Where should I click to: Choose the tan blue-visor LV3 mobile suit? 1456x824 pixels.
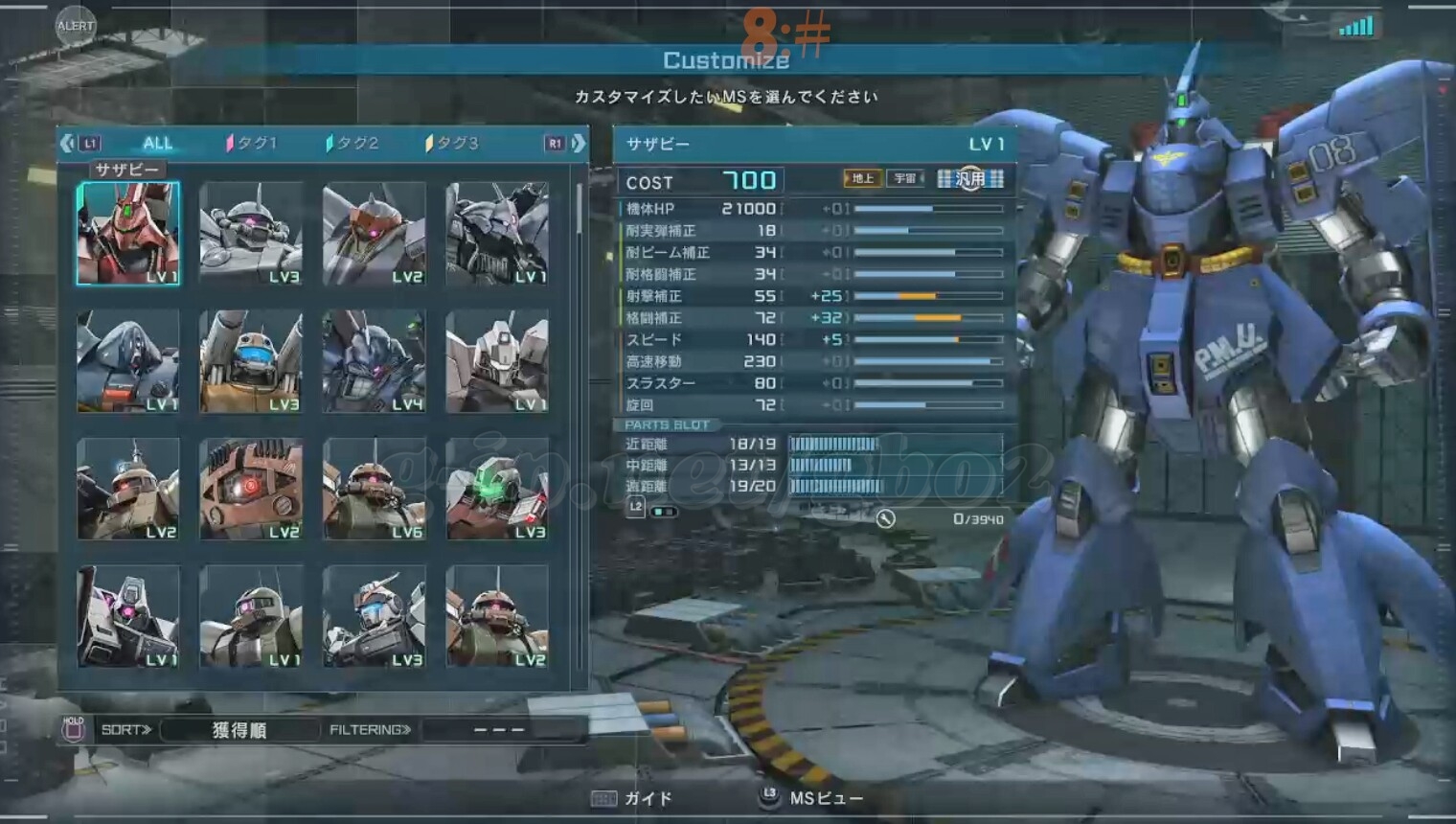251,361
